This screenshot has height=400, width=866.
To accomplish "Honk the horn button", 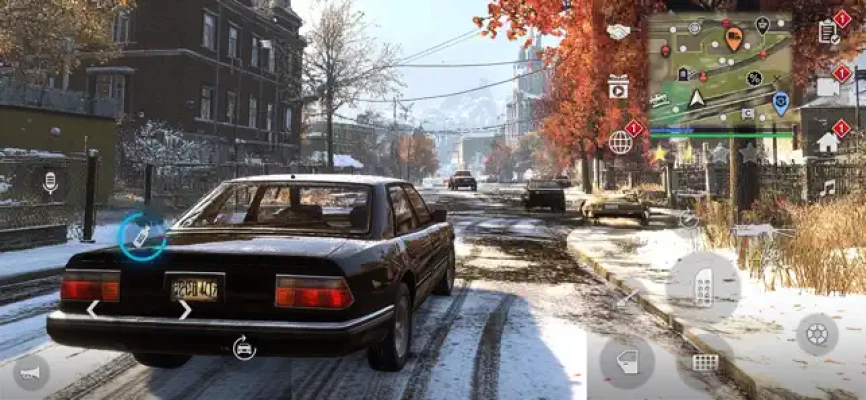I will (x=31, y=372).
